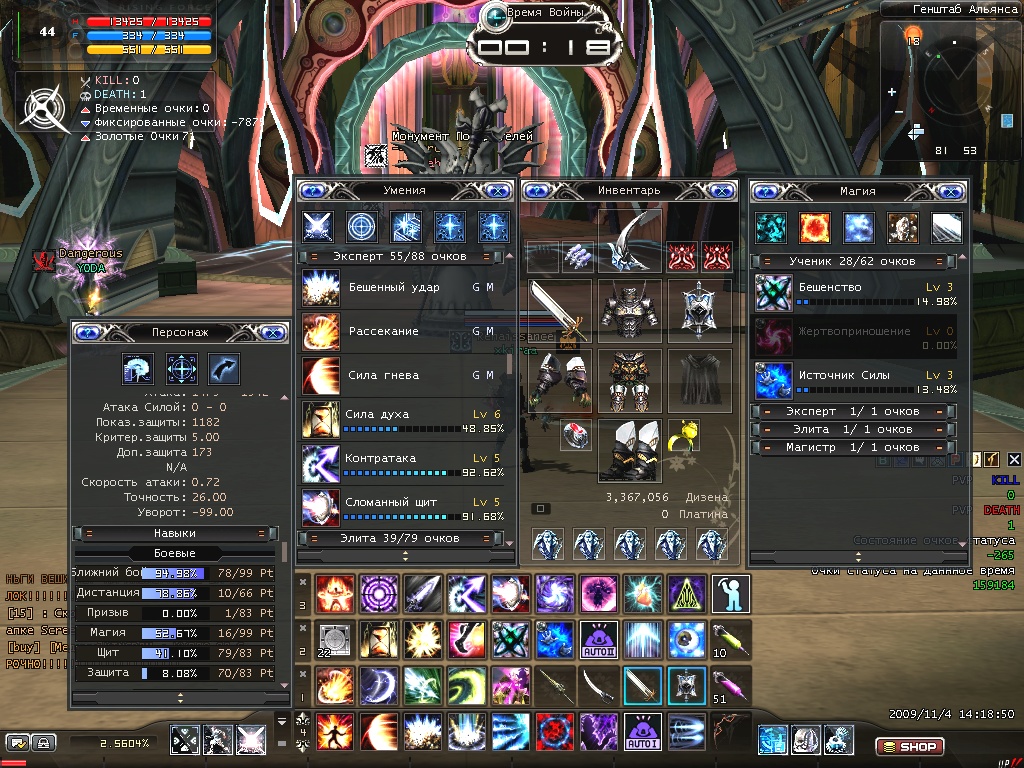Close the Умения skills window
This screenshot has width=1024, height=768.
point(497,190)
